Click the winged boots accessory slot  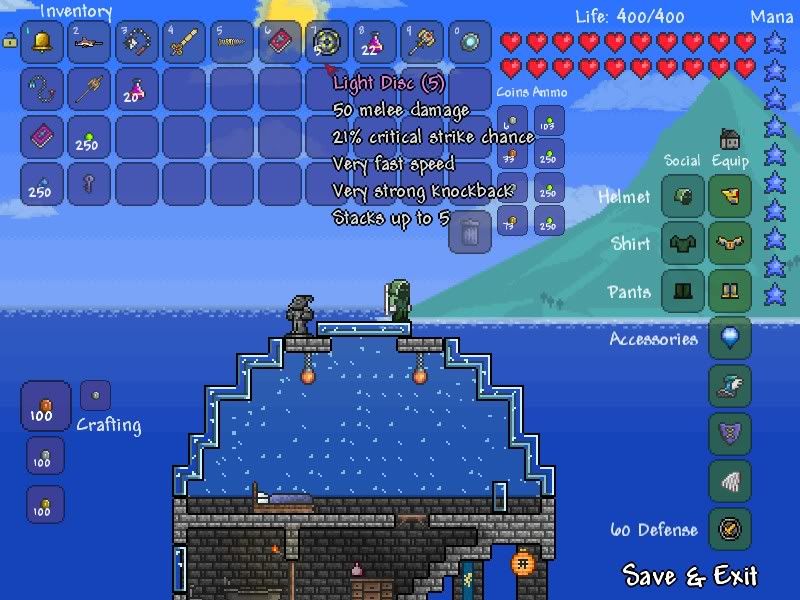click(730, 386)
